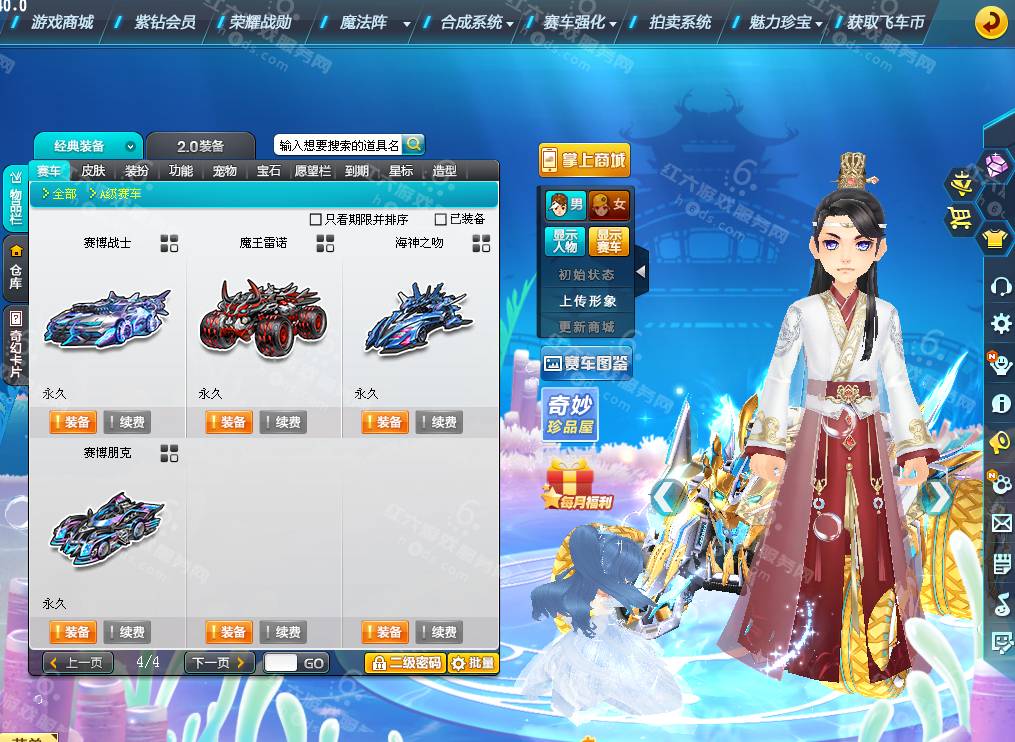Go to previous page with 上一页
Image resolution: width=1015 pixels, height=742 pixels.
pos(78,662)
